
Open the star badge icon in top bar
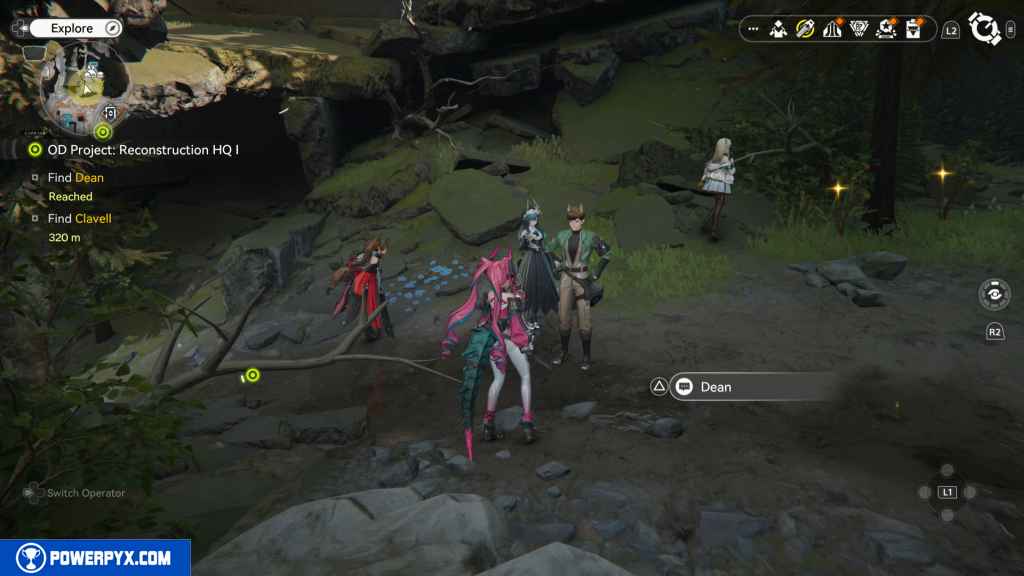[886, 30]
